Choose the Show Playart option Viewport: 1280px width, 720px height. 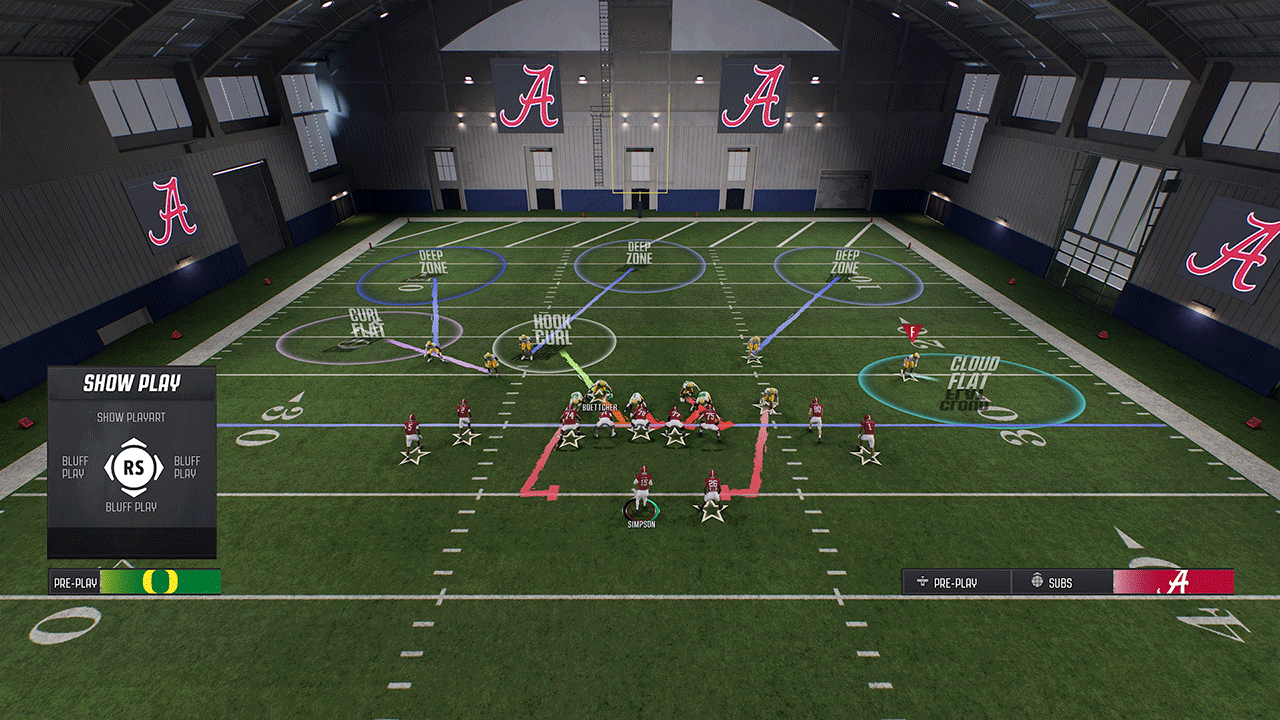(x=130, y=417)
